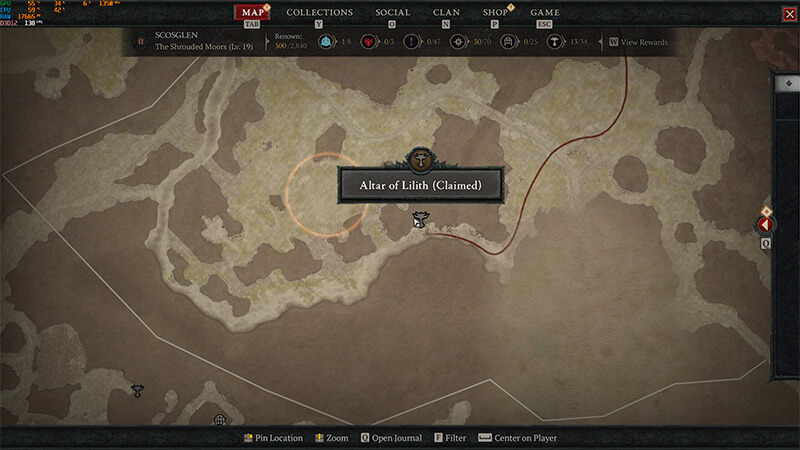Open the Clan tab
The image size is (800, 450).
pyautogui.click(x=446, y=13)
